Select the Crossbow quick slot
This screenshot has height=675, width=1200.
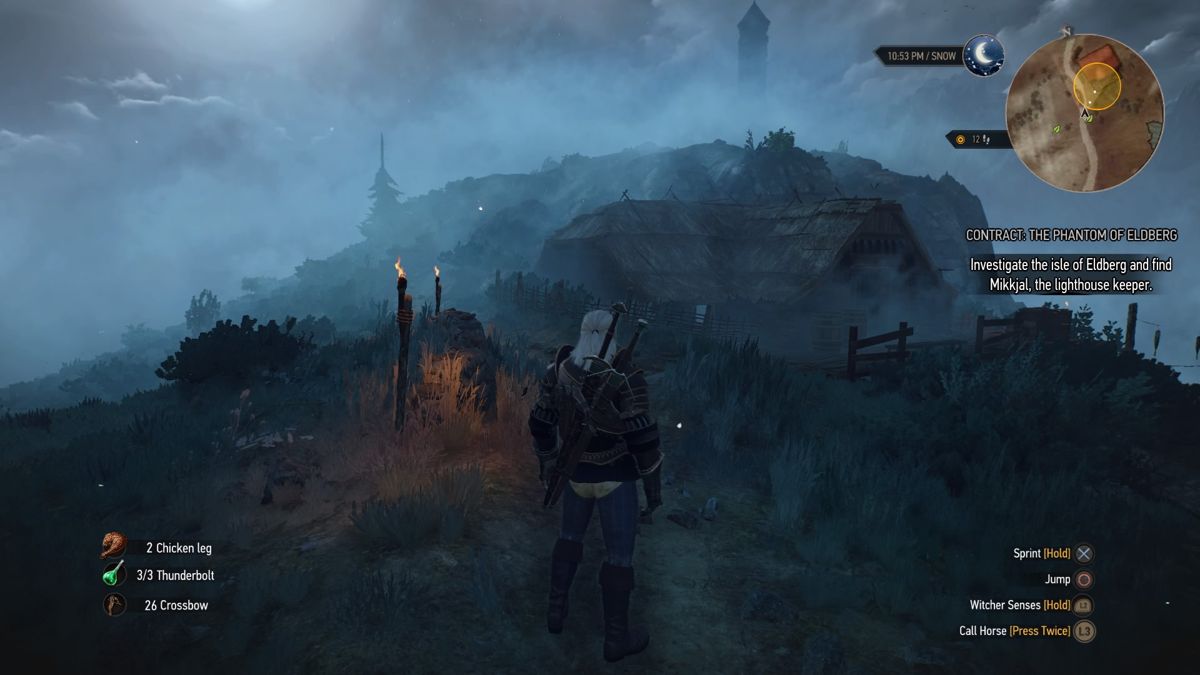point(114,604)
